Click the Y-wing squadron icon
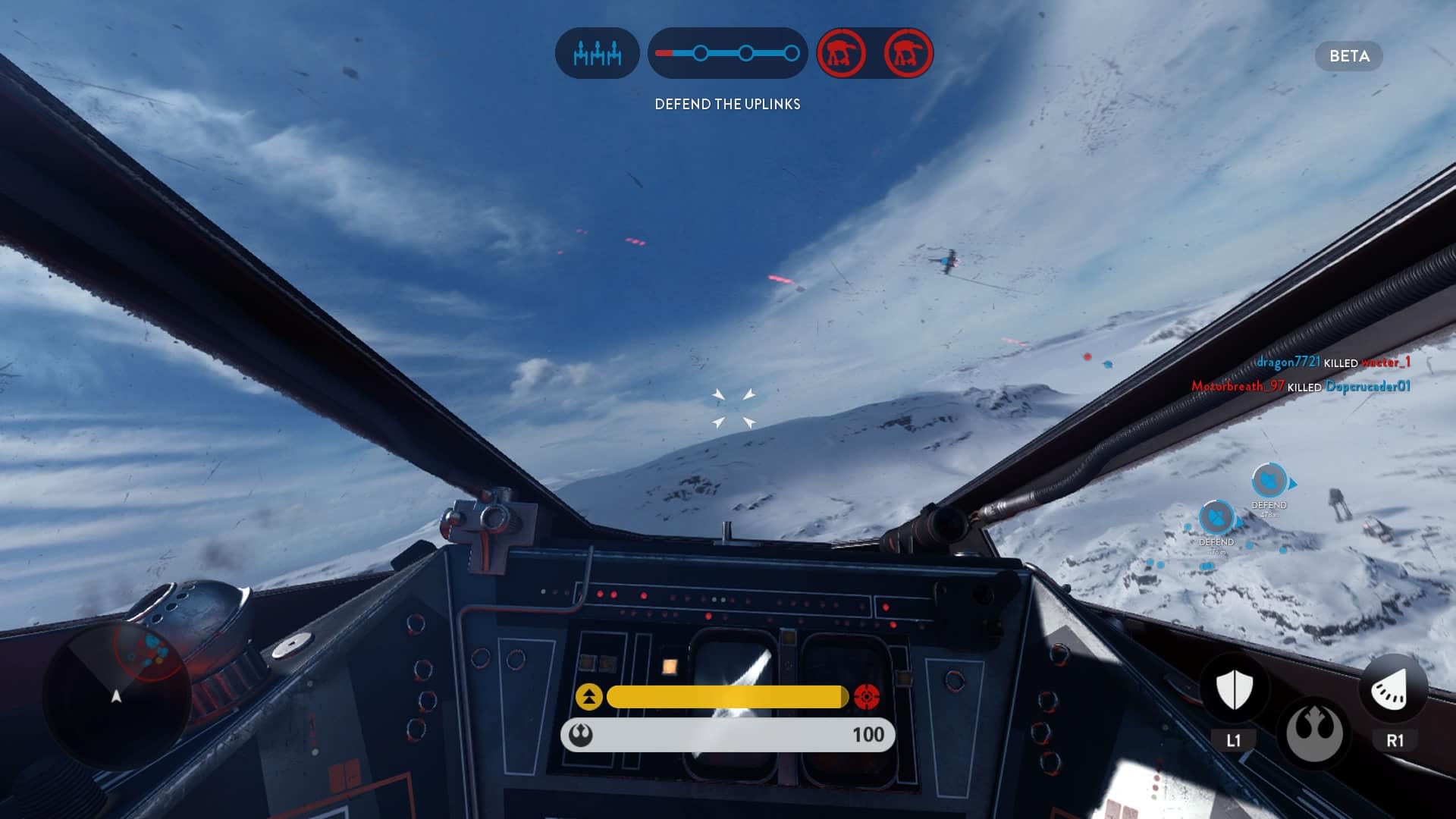This screenshot has width=1456, height=819. click(x=597, y=54)
